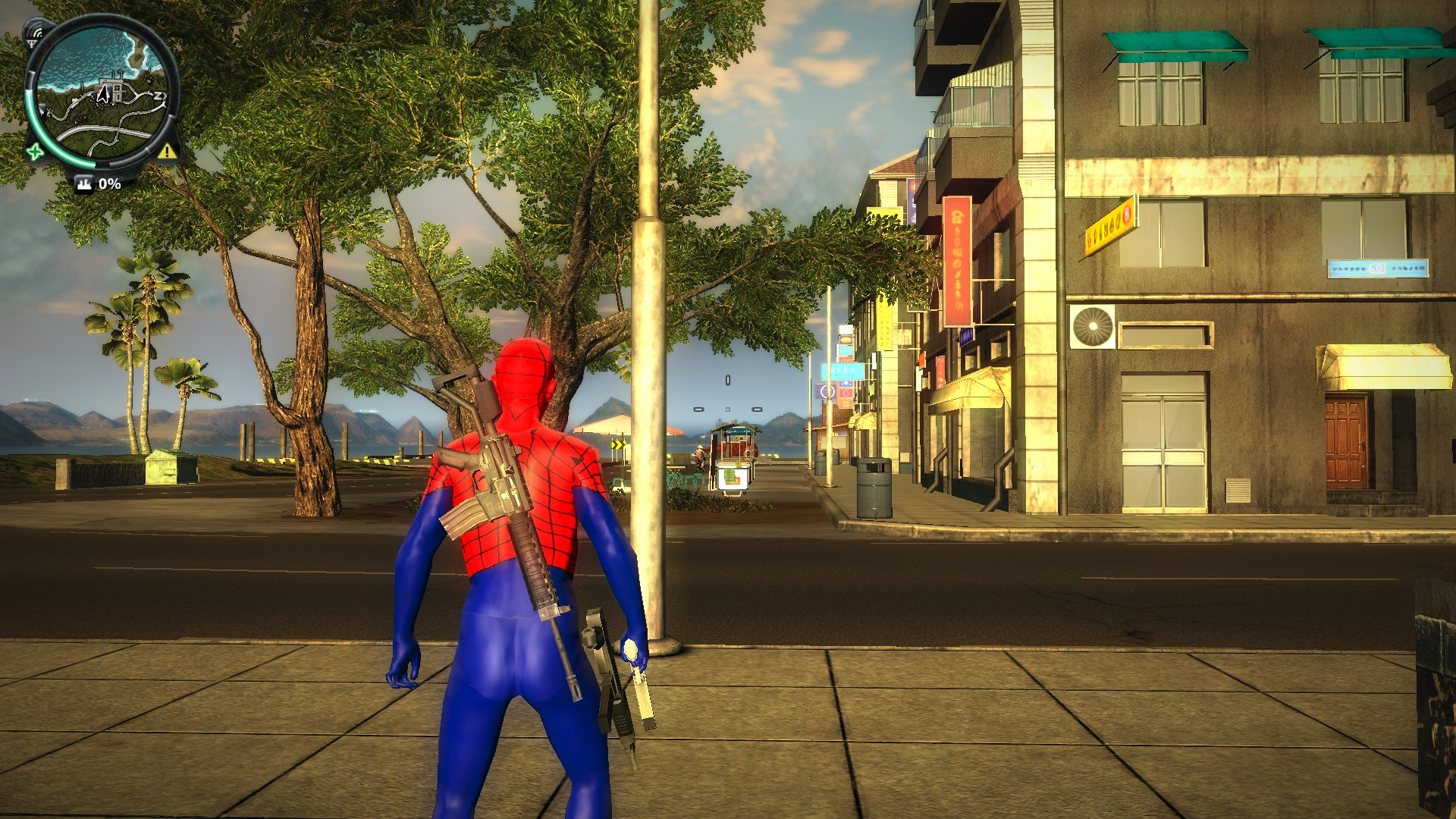Image resolution: width=1456 pixels, height=819 pixels.
Task: Select the yellow warning triangle on the minimap
Action: tap(166, 152)
